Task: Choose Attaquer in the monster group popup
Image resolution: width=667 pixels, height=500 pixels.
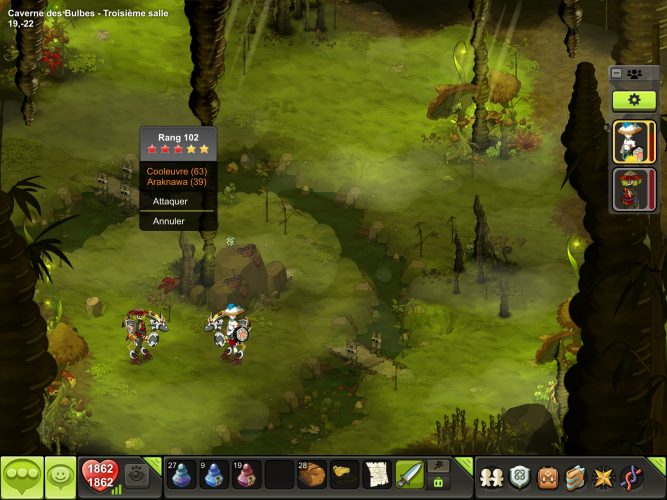Action: tap(170, 201)
